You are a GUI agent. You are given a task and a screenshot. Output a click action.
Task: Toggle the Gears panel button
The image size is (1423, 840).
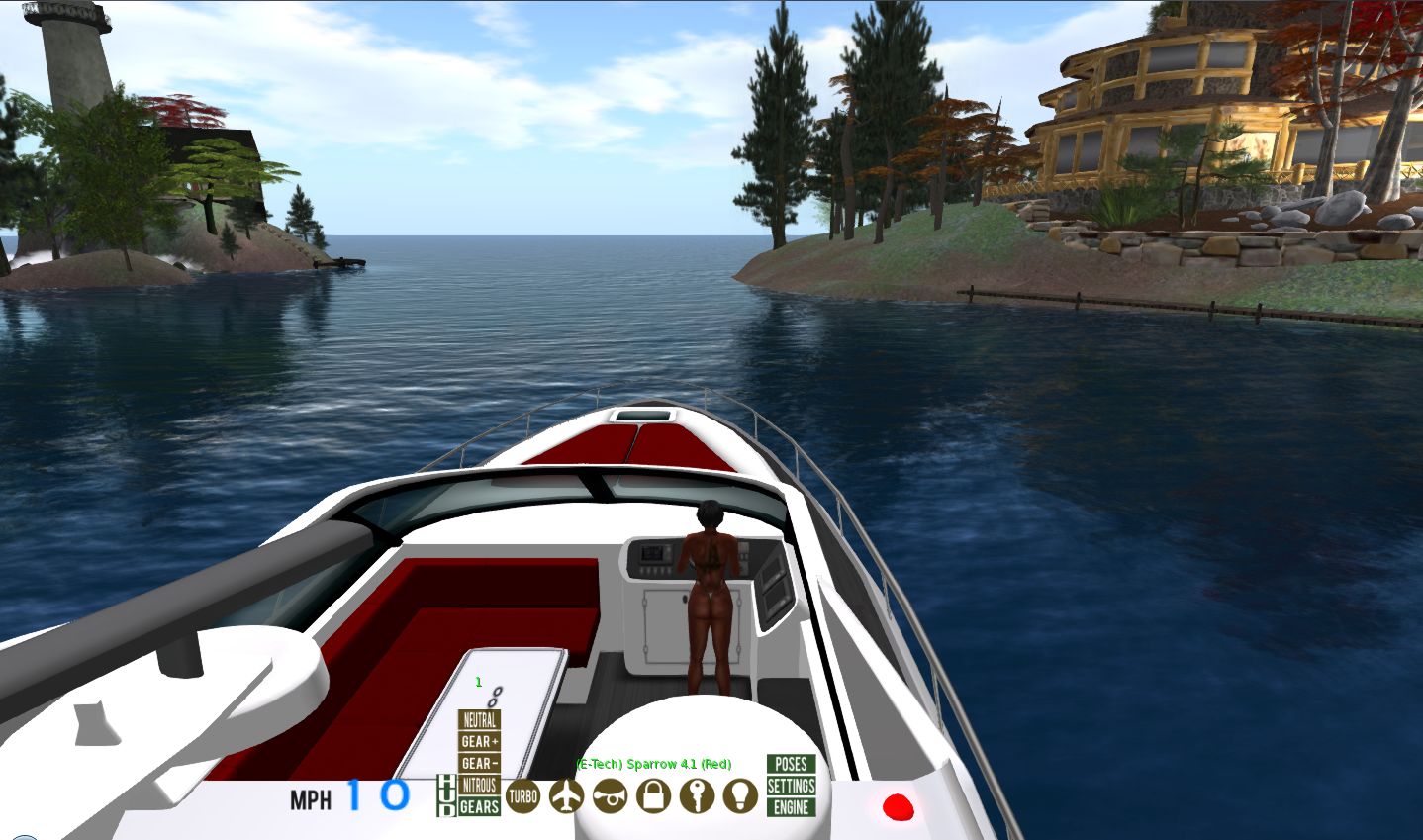480,807
